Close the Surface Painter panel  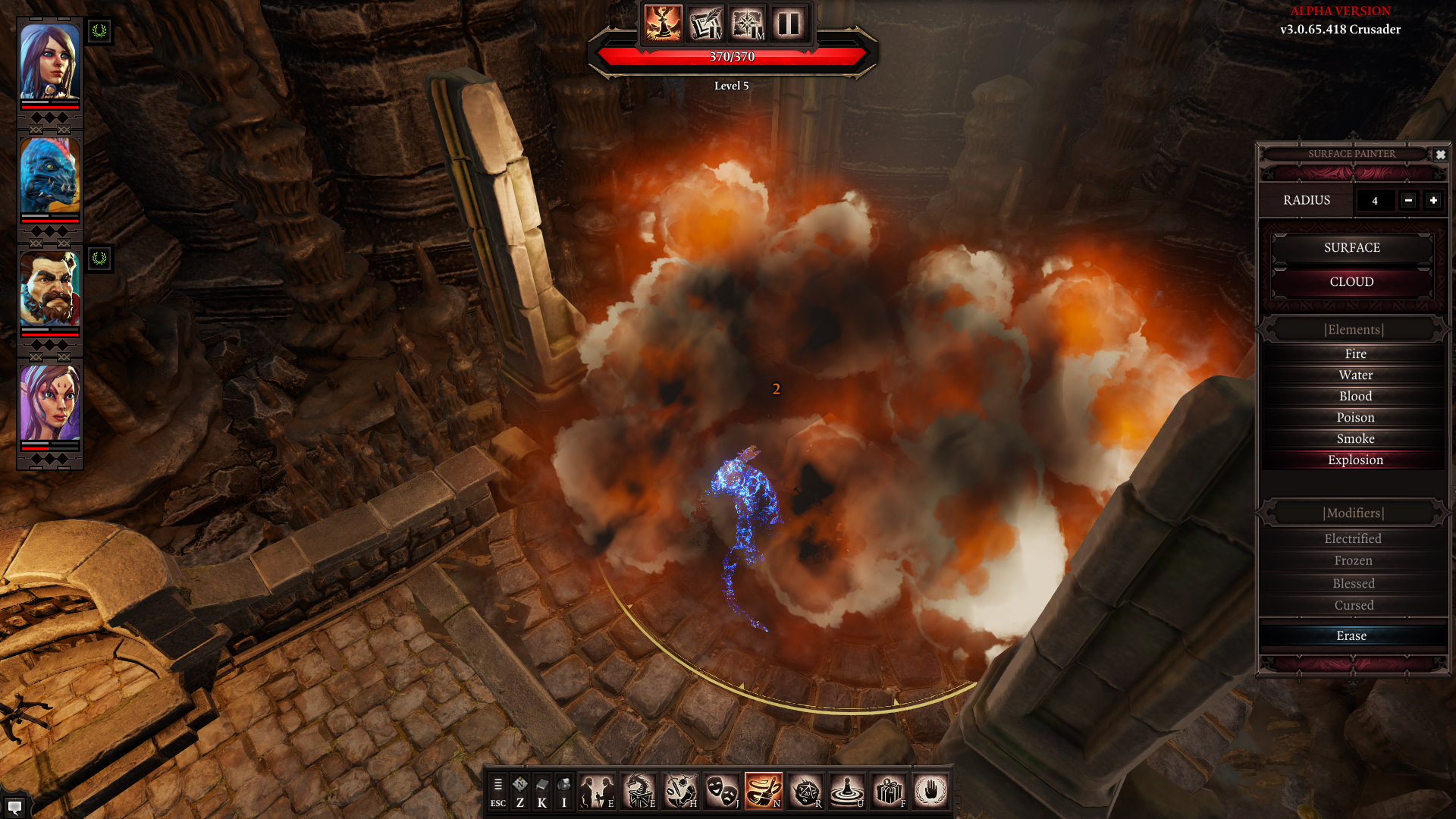click(x=1440, y=155)
